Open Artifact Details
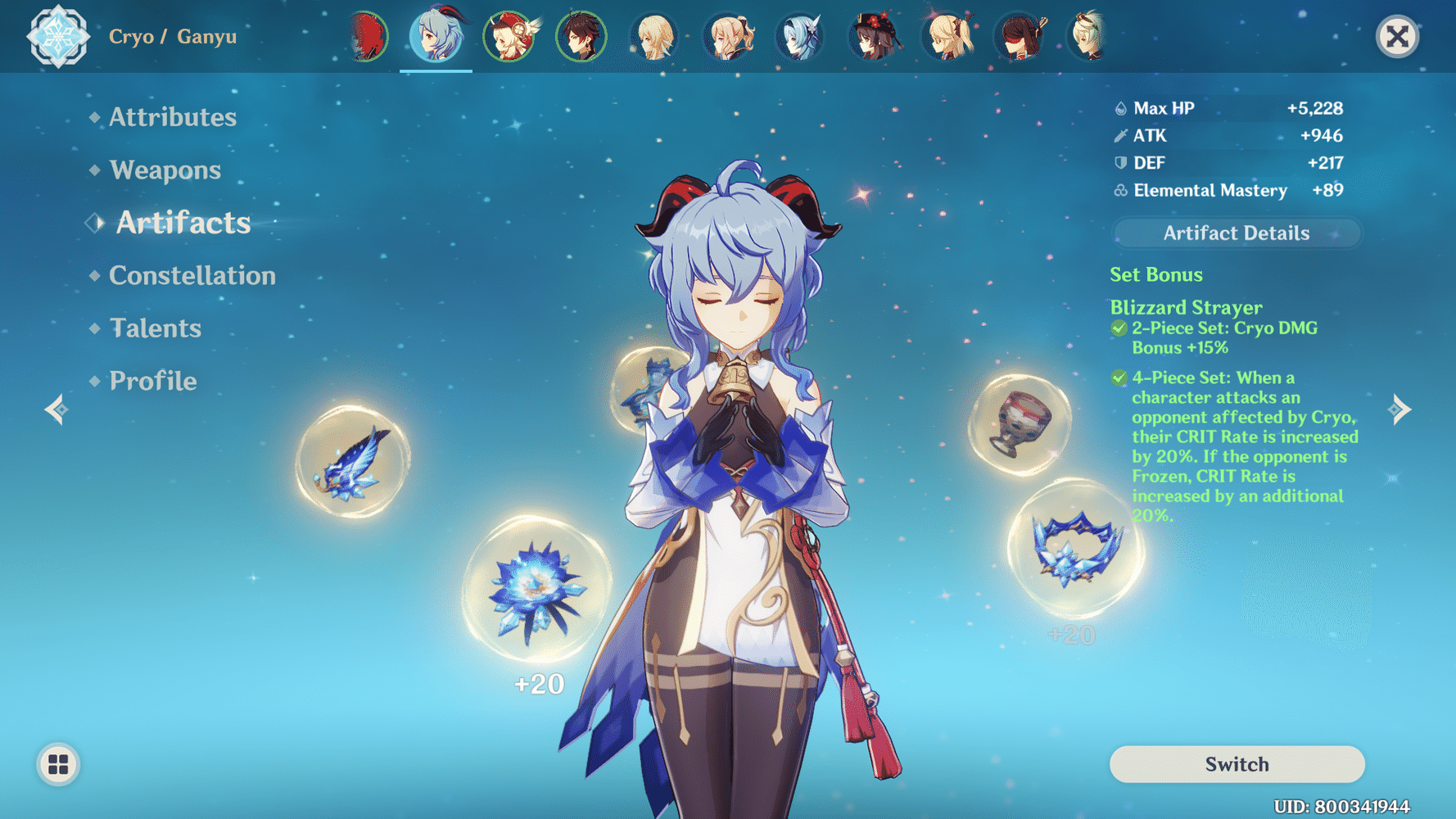The height and width of the screenshot is (819, 1456). [1236, 233]
